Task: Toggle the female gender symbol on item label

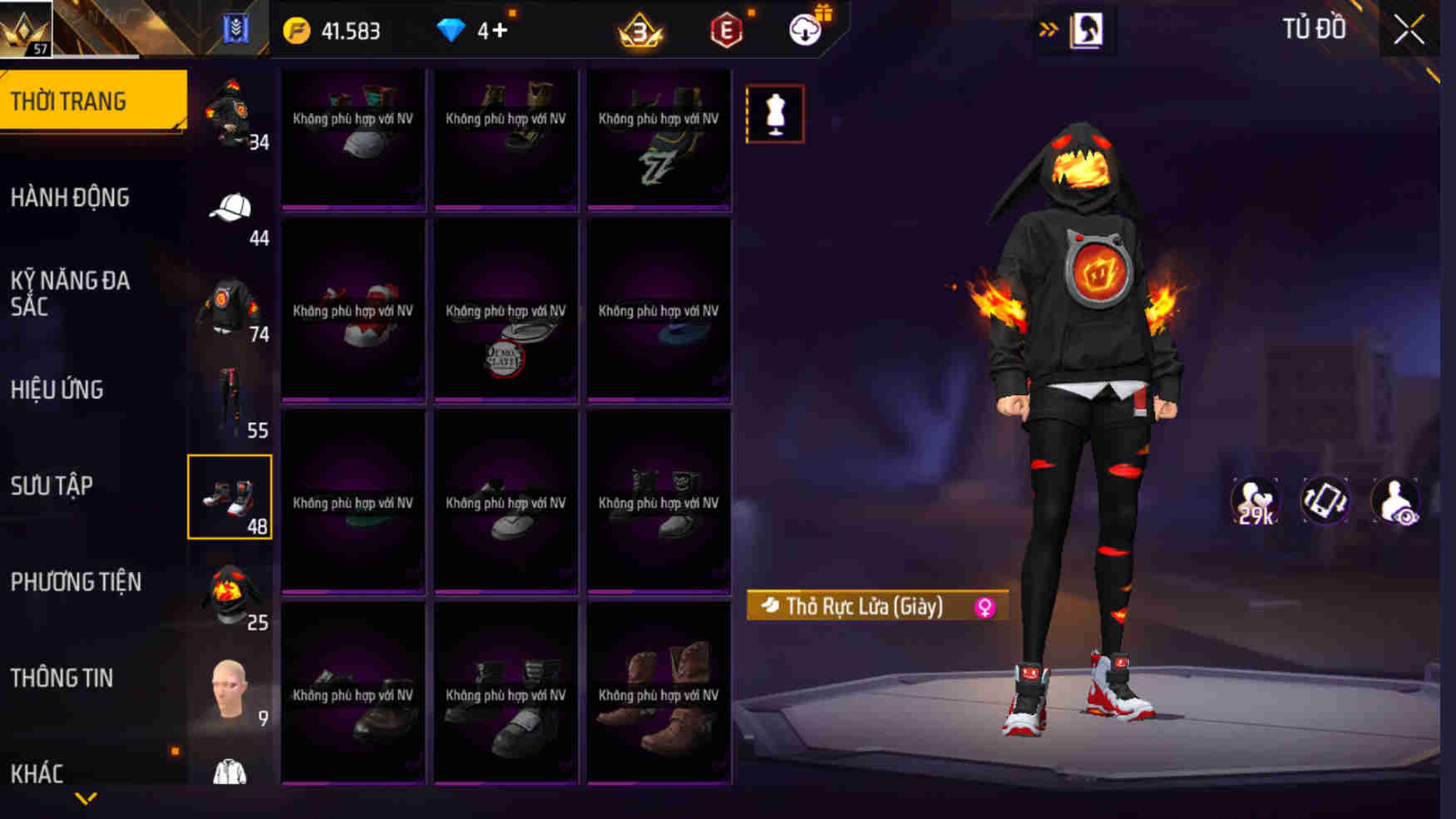Action: [x=985, y=606]
